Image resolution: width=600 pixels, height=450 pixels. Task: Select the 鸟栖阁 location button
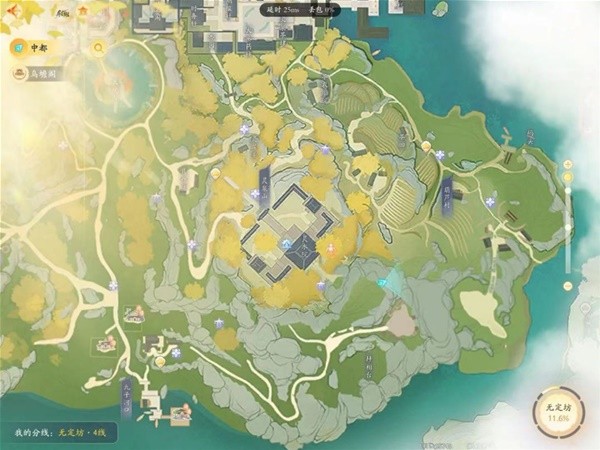pos(37,72)
